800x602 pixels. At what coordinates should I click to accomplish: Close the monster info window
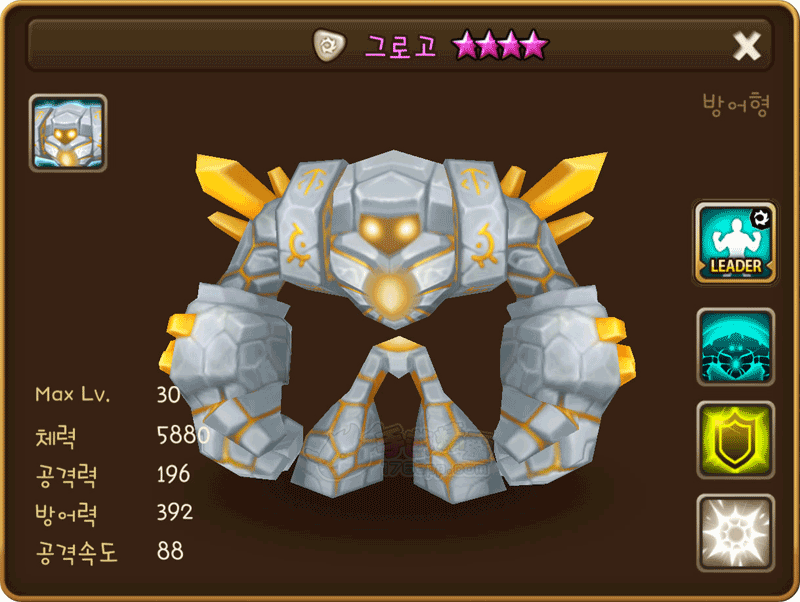click(x=747, y=45)
